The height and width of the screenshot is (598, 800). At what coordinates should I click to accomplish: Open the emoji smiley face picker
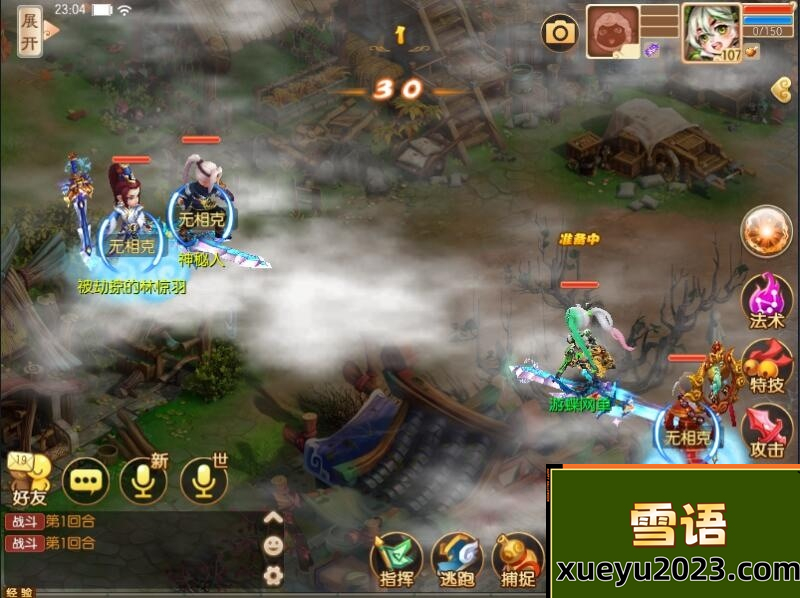(x=272, y=546)
